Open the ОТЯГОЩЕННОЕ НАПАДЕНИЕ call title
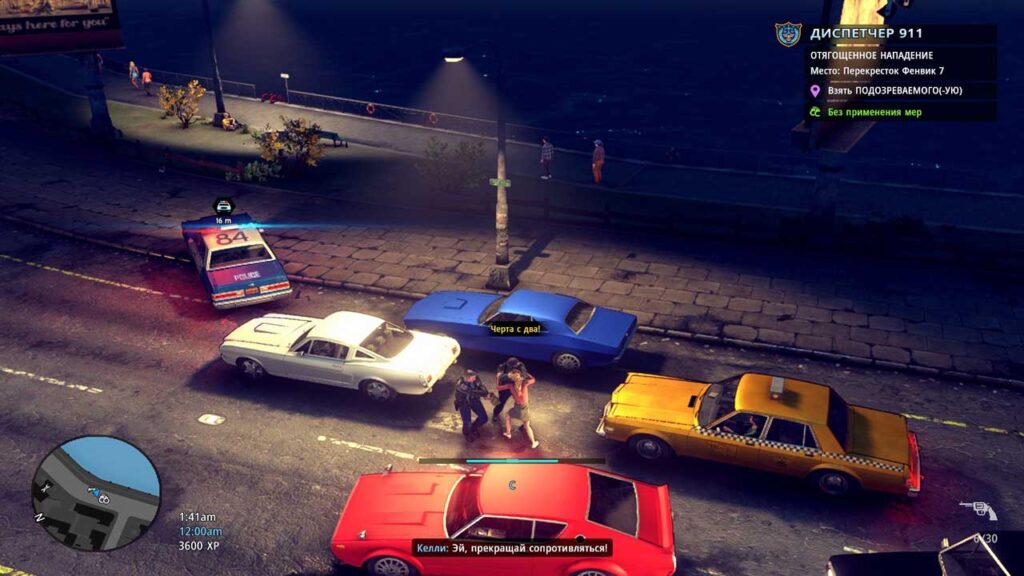The image size is (1024, 576). [871, 55]
